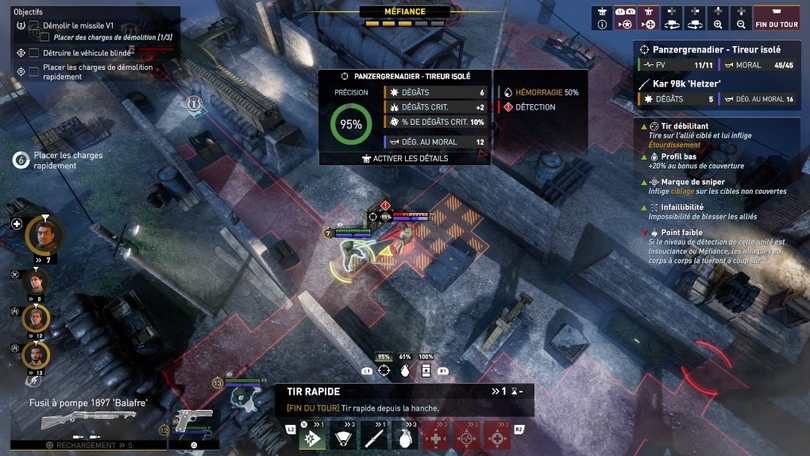The height and width of the screenshot is (456, 810).
Task: Choose the third squad member portrait
Action: [x=36, y=319]
